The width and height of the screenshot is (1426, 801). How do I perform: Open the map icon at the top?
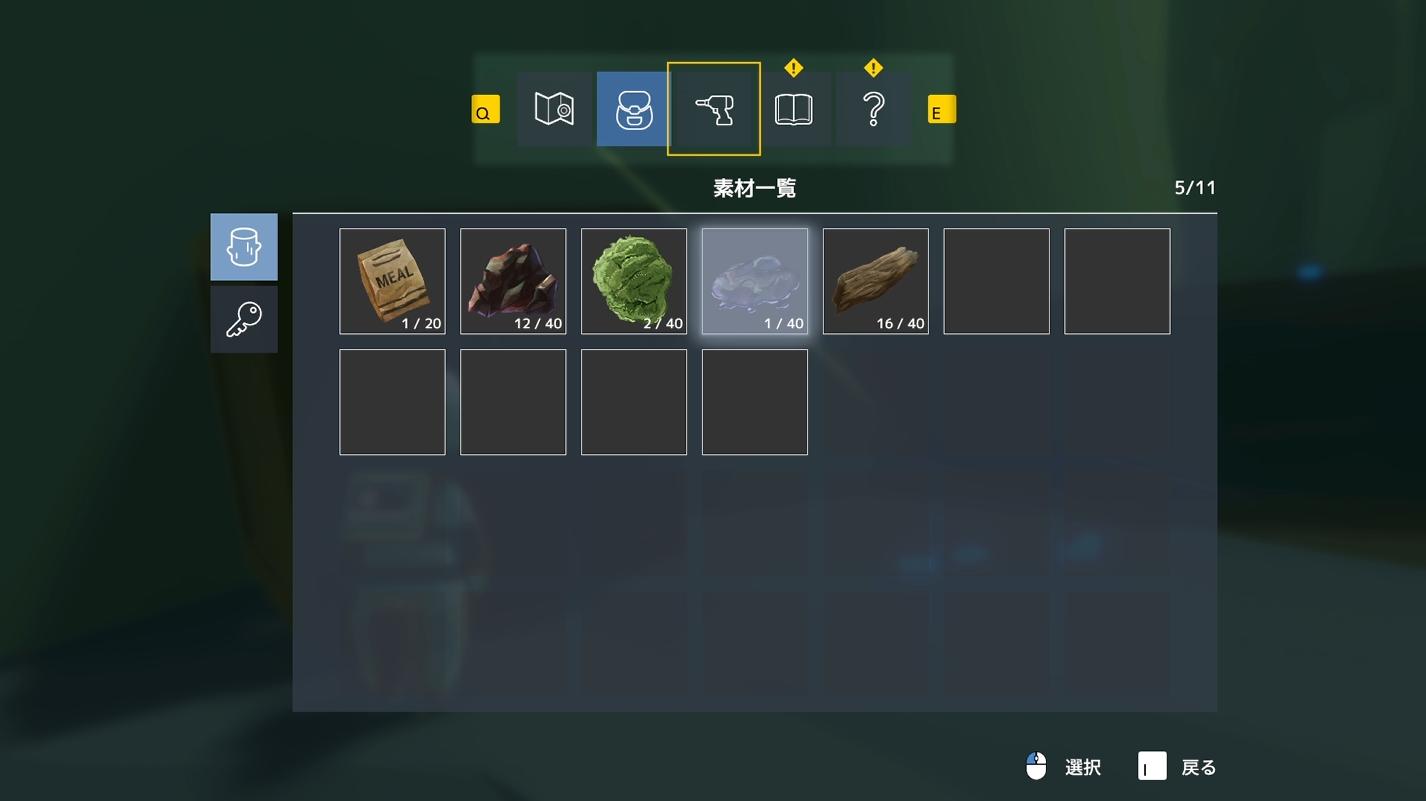click(x=553, y=108)
